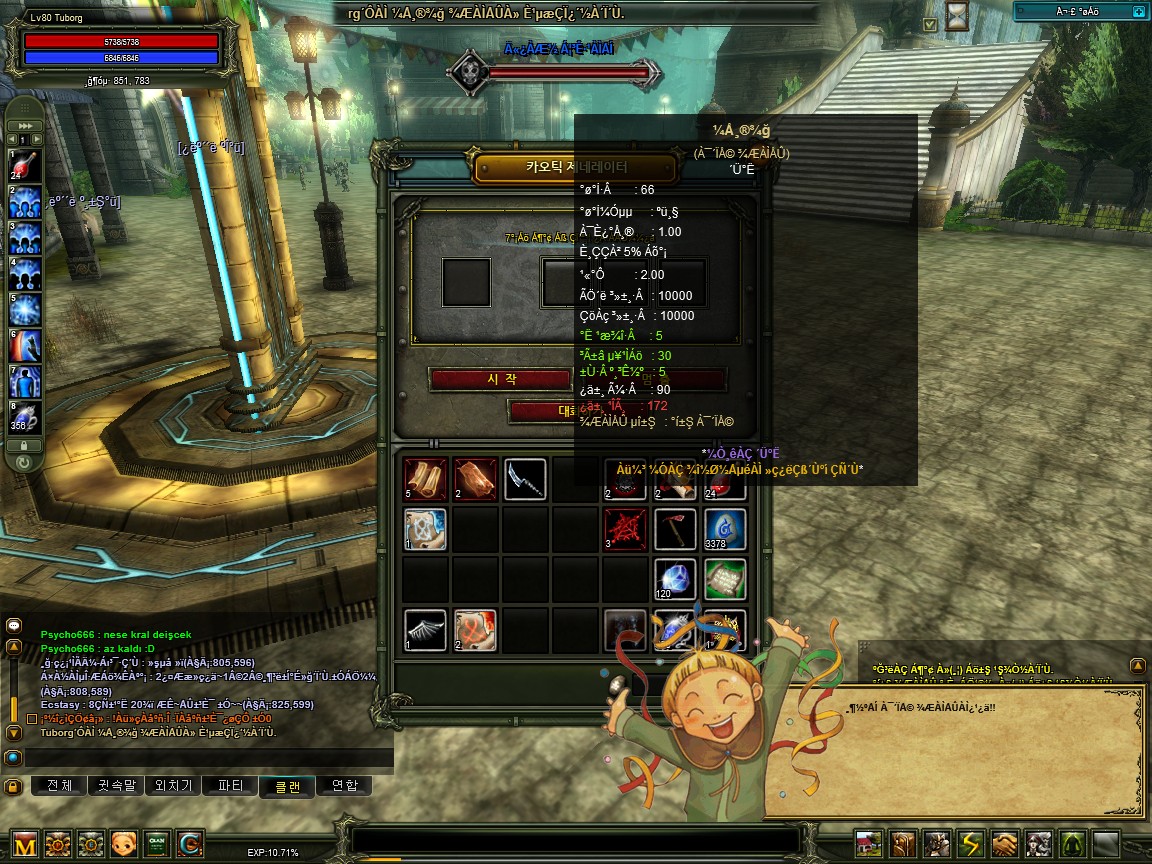Click the red house town icon
This screenshot has height=864, width=1152.
click(870, 844)
